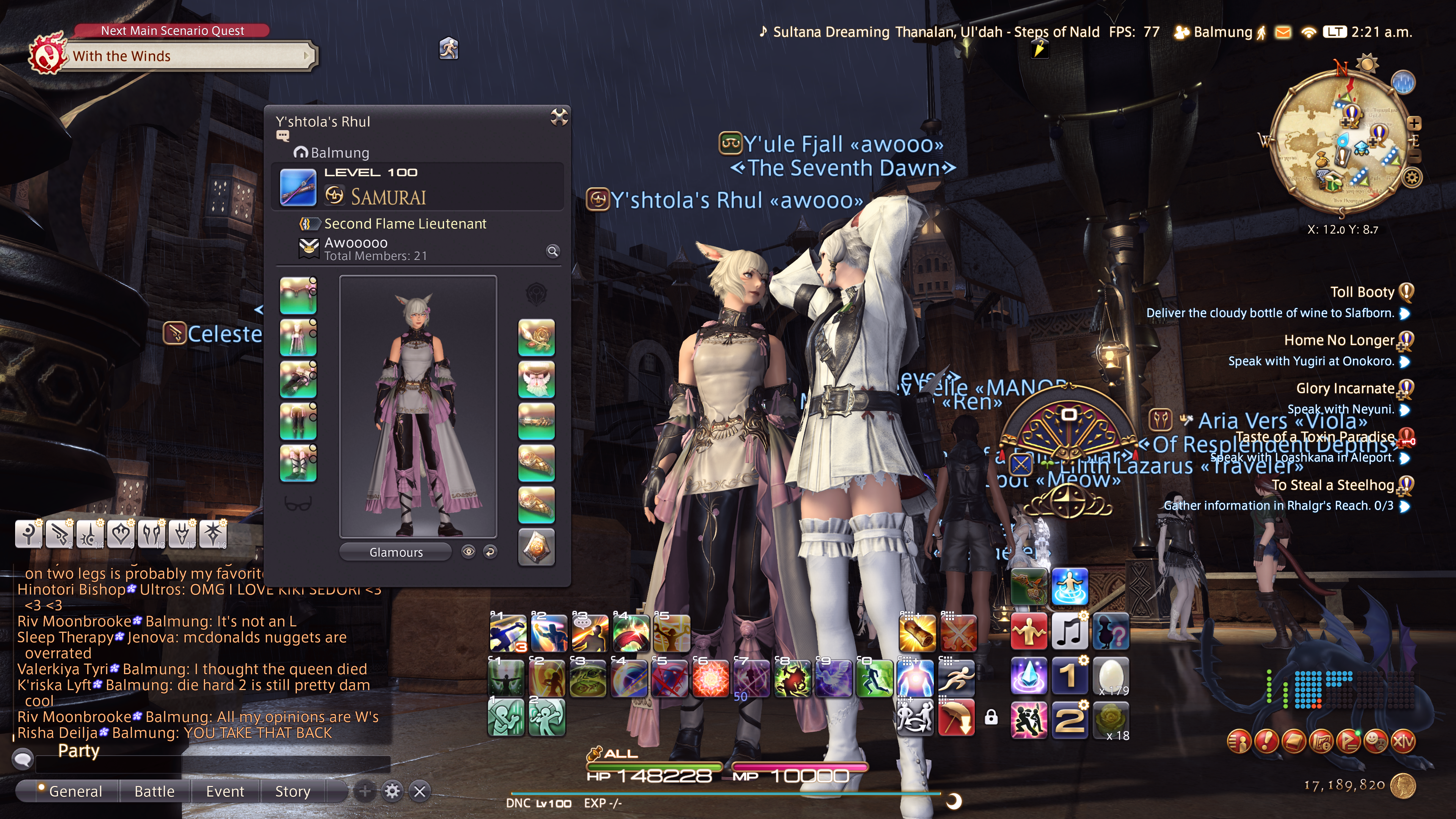1456x819 pixels.
Task: Switch to the Battle chat tab
Action: click(154, 791)
